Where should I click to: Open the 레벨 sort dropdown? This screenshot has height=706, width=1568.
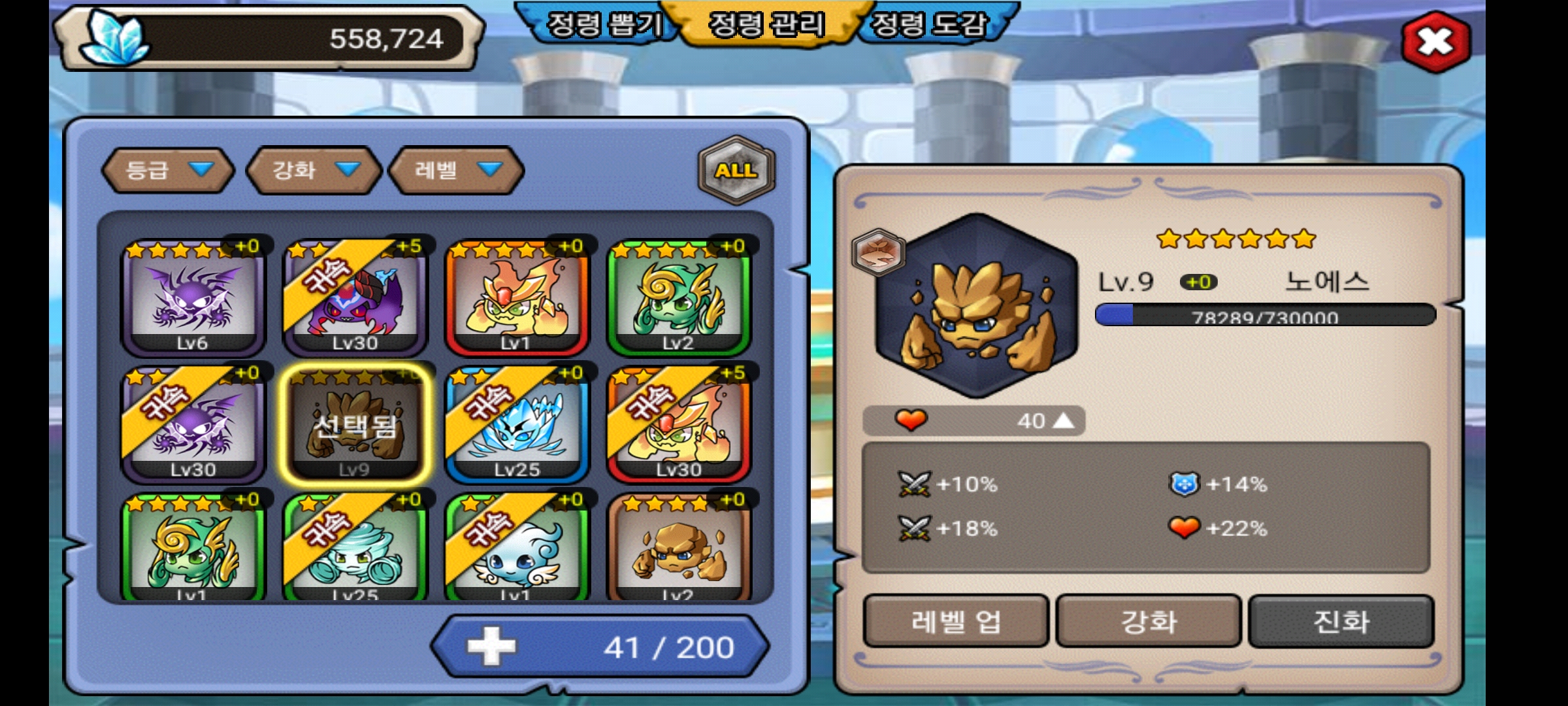pos(457,171)
